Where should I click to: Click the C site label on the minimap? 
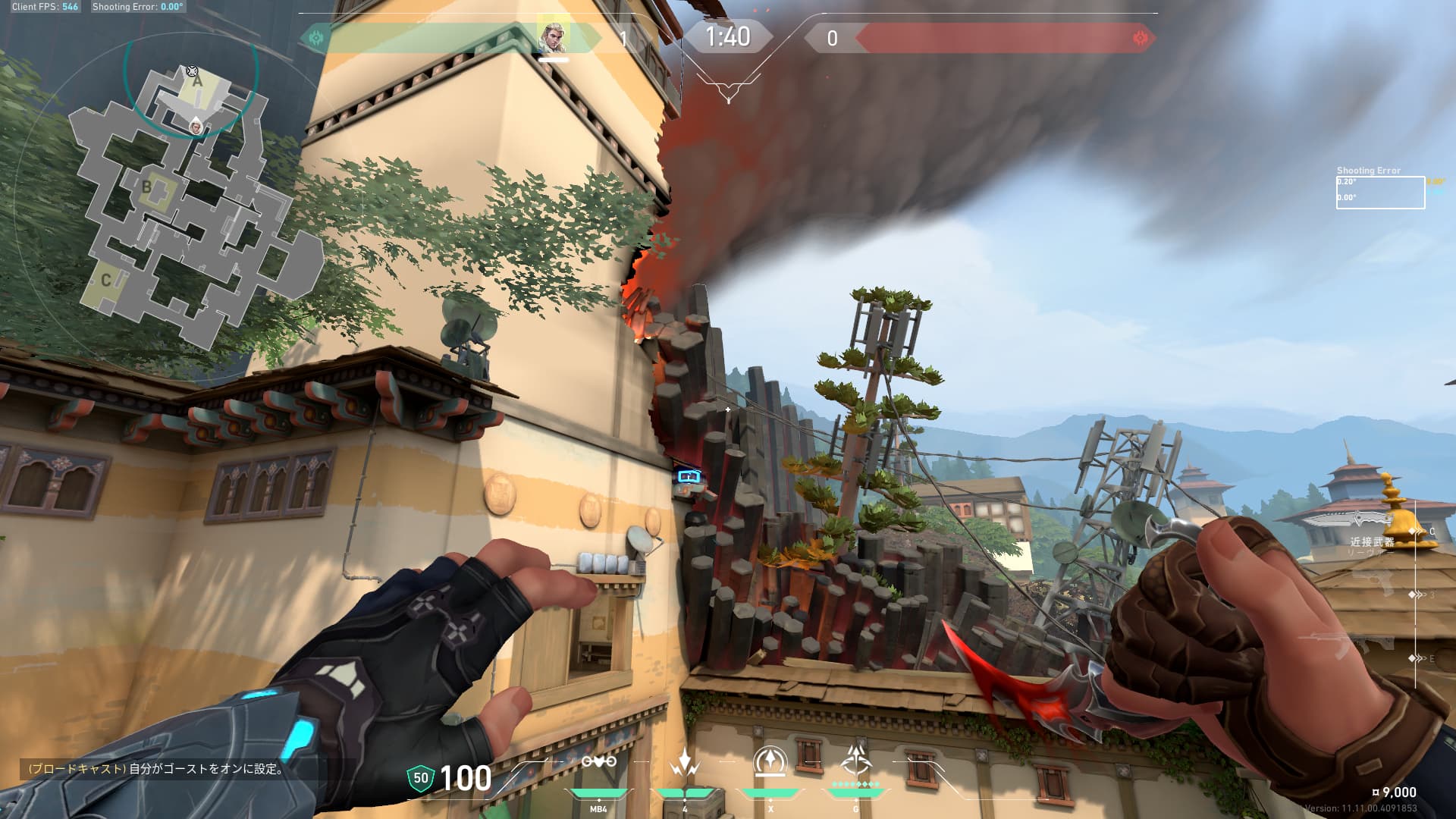coord(106,281)
